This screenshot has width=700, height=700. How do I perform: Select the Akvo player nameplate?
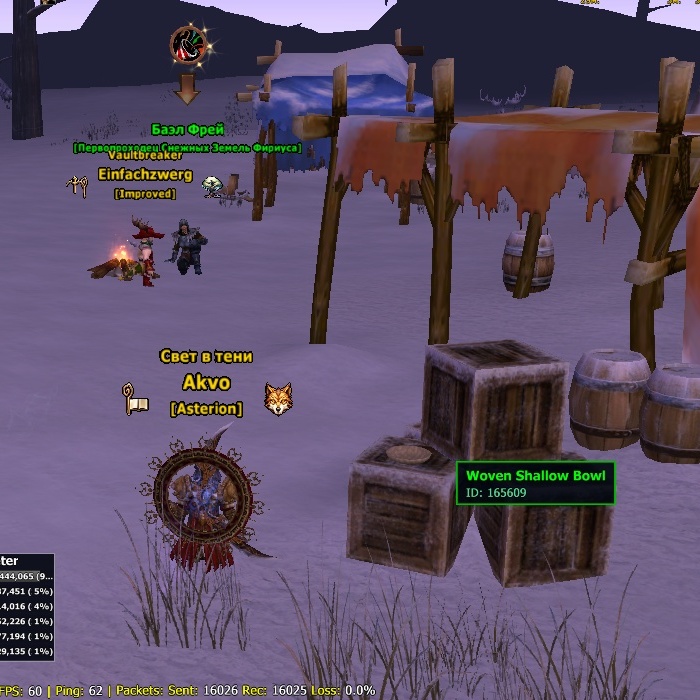click(x=206, y=383)
